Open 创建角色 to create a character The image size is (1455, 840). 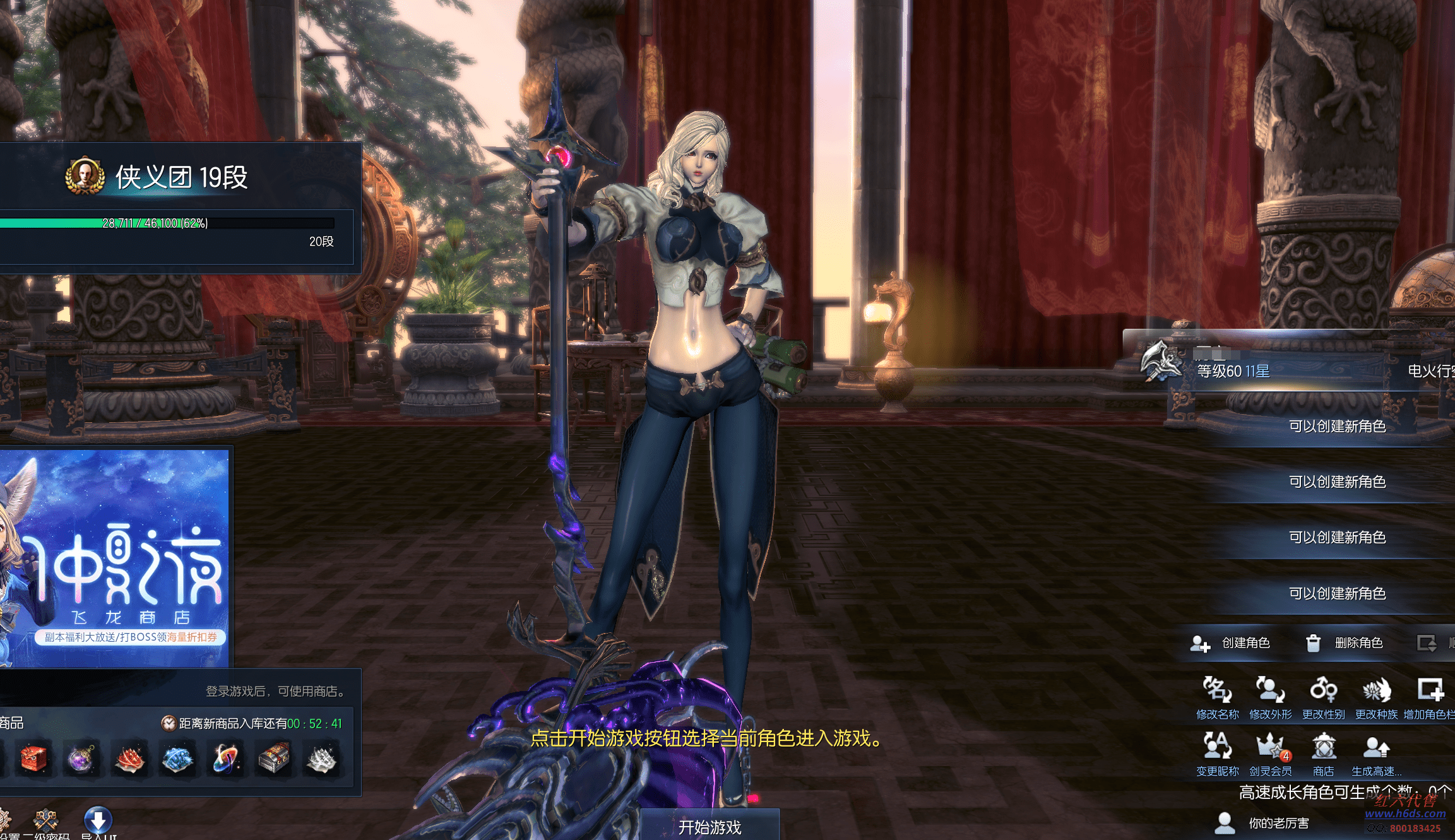click(1230, 643)
